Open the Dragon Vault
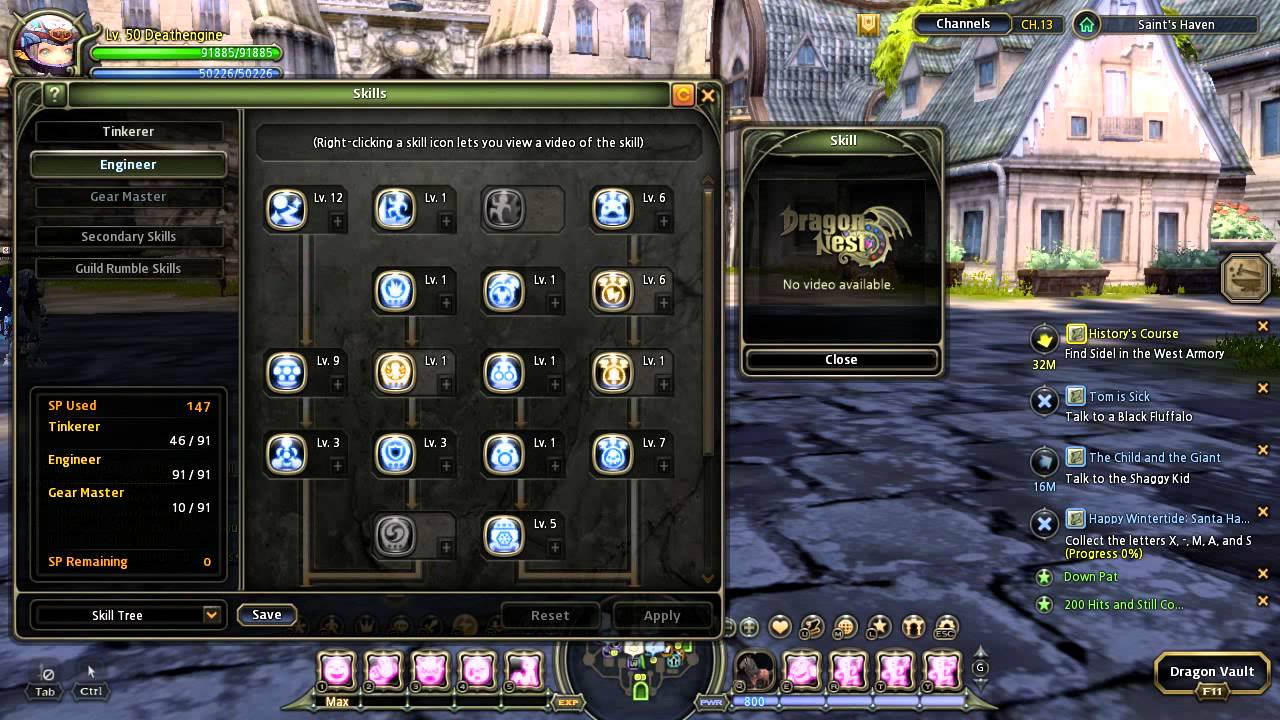The height and width of the screenshot is (720, 1280). click(1211, 672)
